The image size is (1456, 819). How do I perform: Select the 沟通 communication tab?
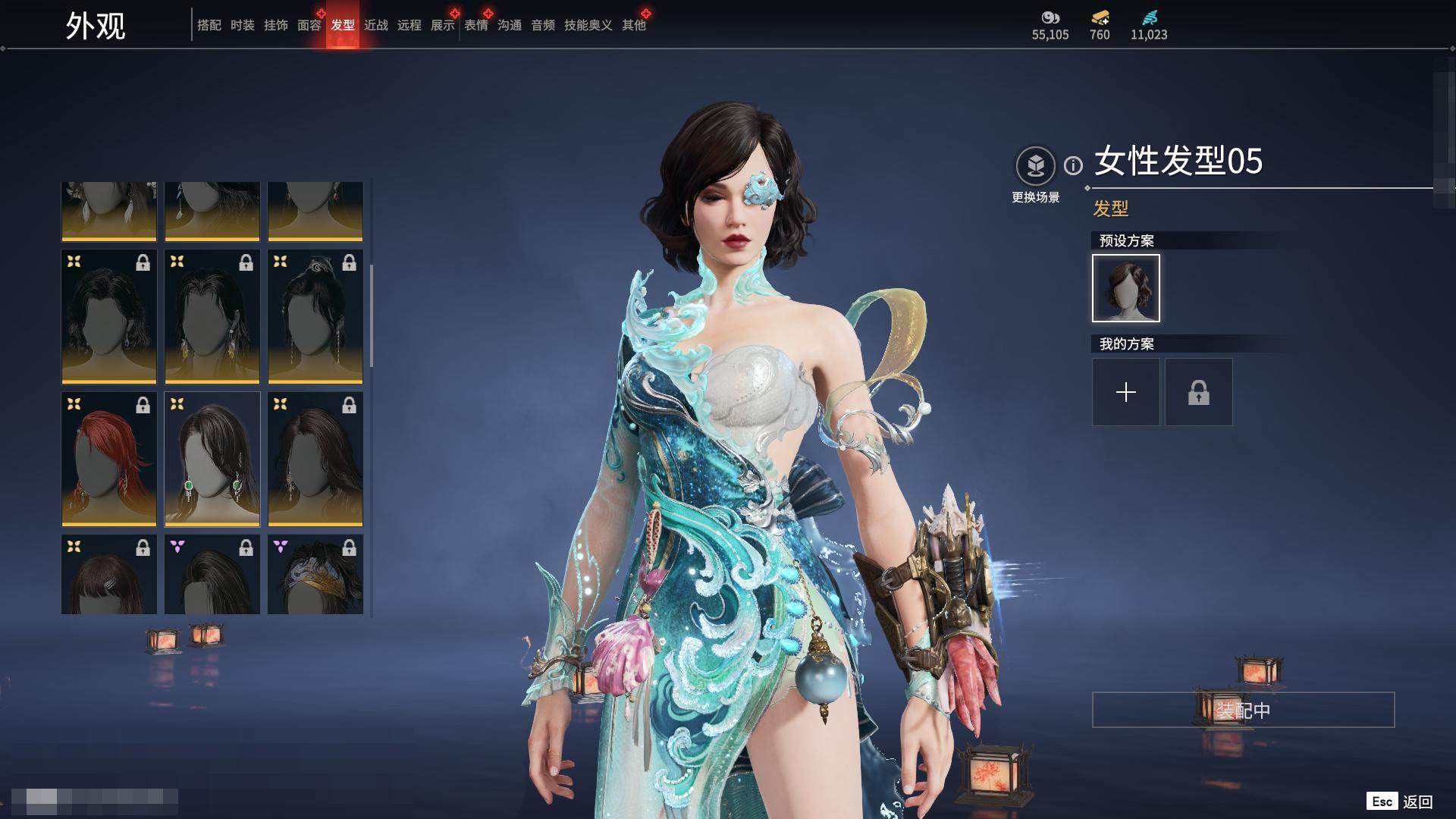(509, 25)
